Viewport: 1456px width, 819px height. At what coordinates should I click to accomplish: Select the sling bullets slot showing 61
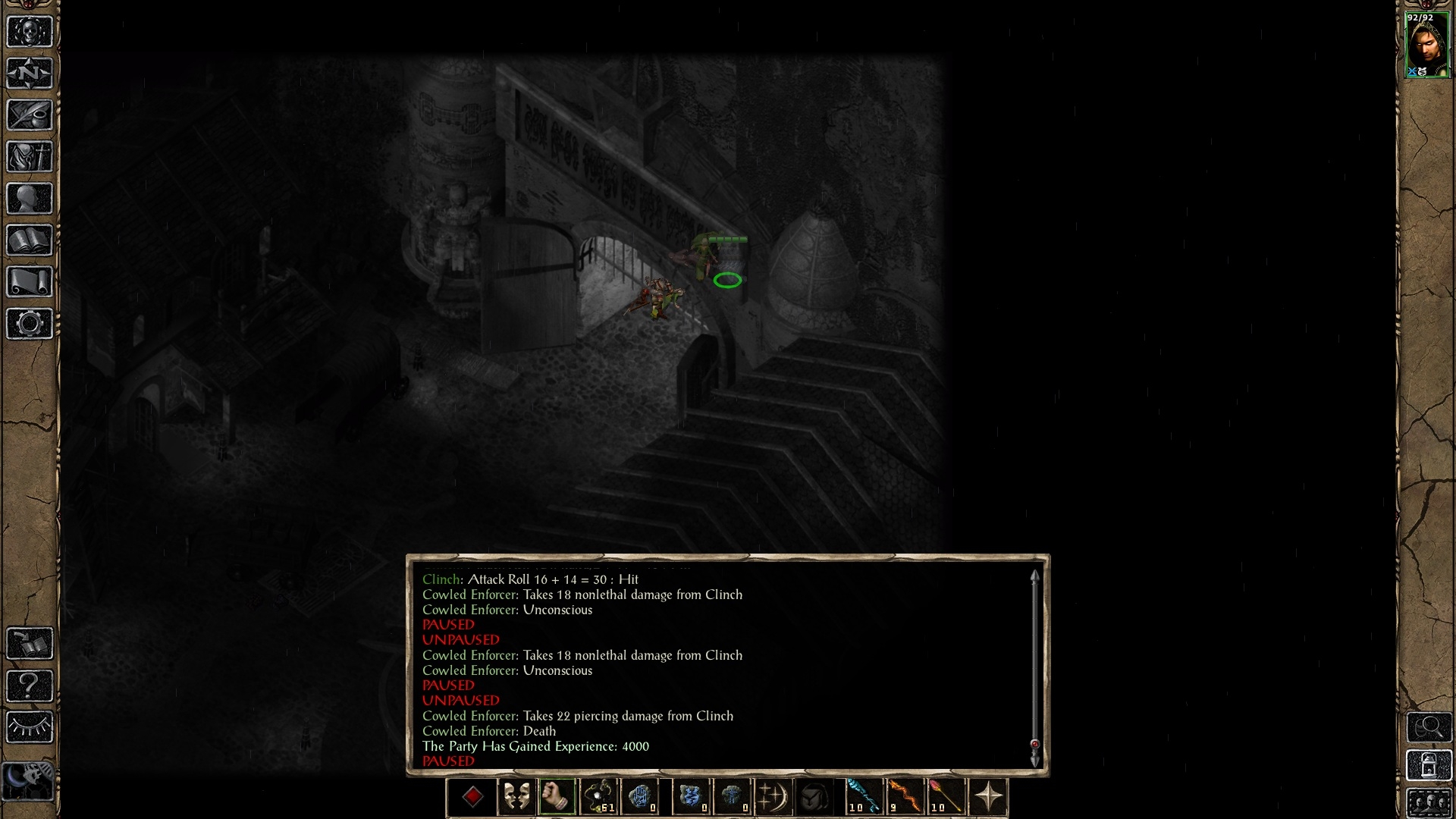pyautogui.click(x=599, y=798)
